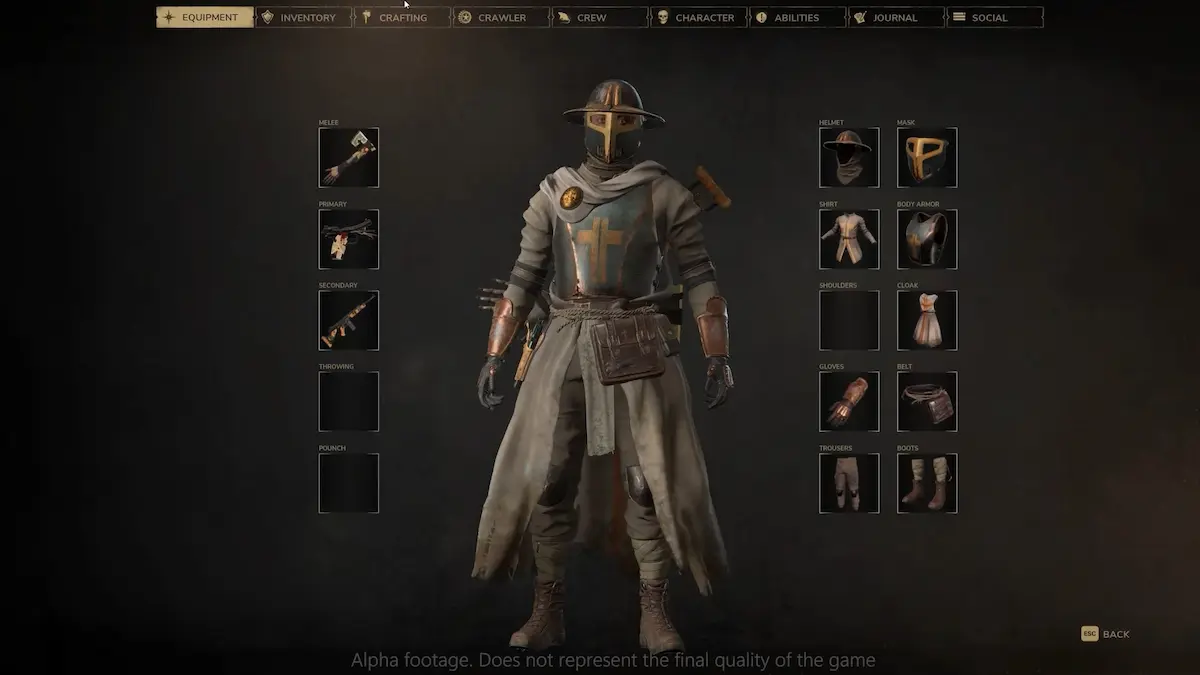Click the Primary weapon slot
Screen dimensions: 1200x675
click(x=349, y=239)
